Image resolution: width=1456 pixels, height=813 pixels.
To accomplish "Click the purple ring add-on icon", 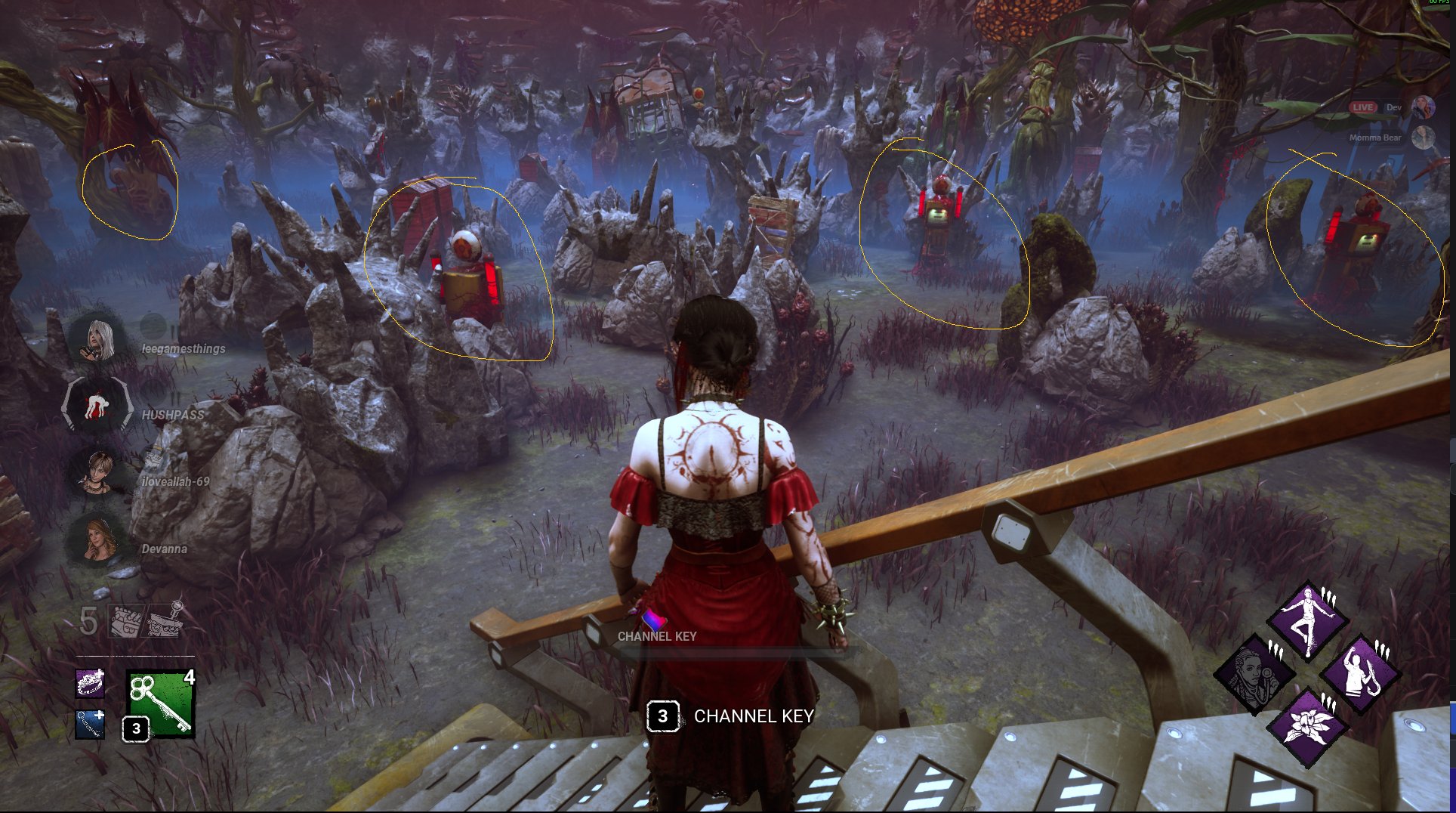I will point(90,683).
